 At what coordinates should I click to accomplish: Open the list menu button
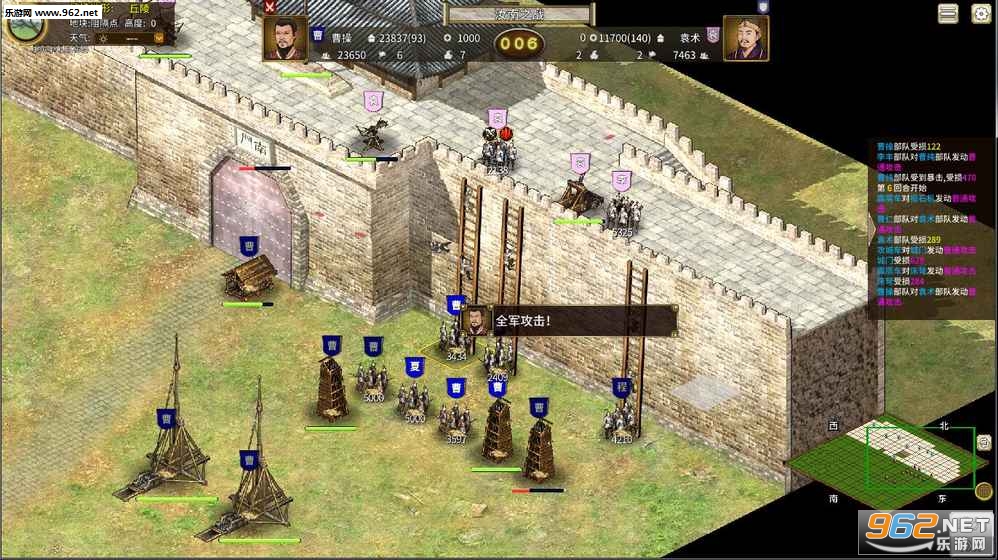[x=948, y=13]
